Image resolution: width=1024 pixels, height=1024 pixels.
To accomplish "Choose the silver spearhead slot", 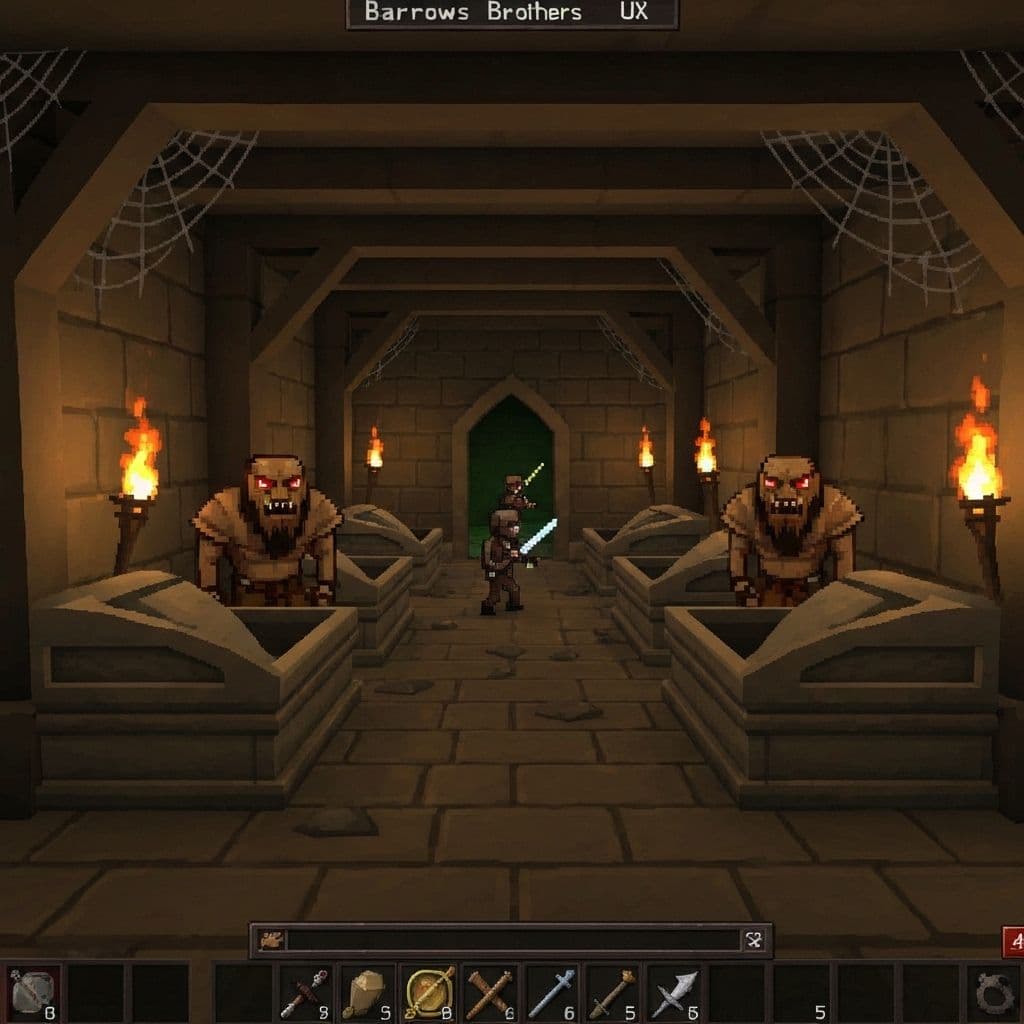I will coord(674,993).
